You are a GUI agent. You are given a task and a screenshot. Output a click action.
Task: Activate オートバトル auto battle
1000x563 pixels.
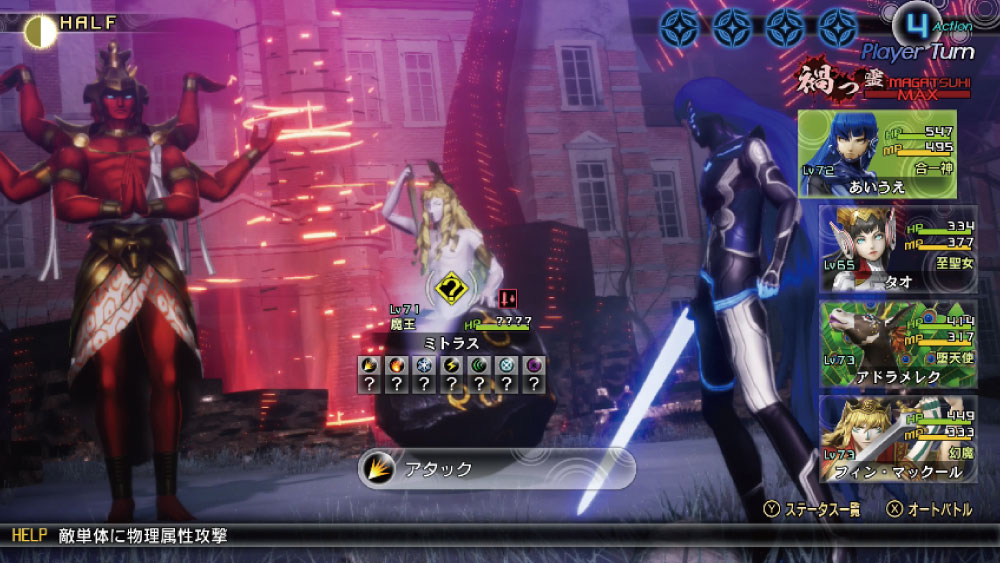click(930, 510)
